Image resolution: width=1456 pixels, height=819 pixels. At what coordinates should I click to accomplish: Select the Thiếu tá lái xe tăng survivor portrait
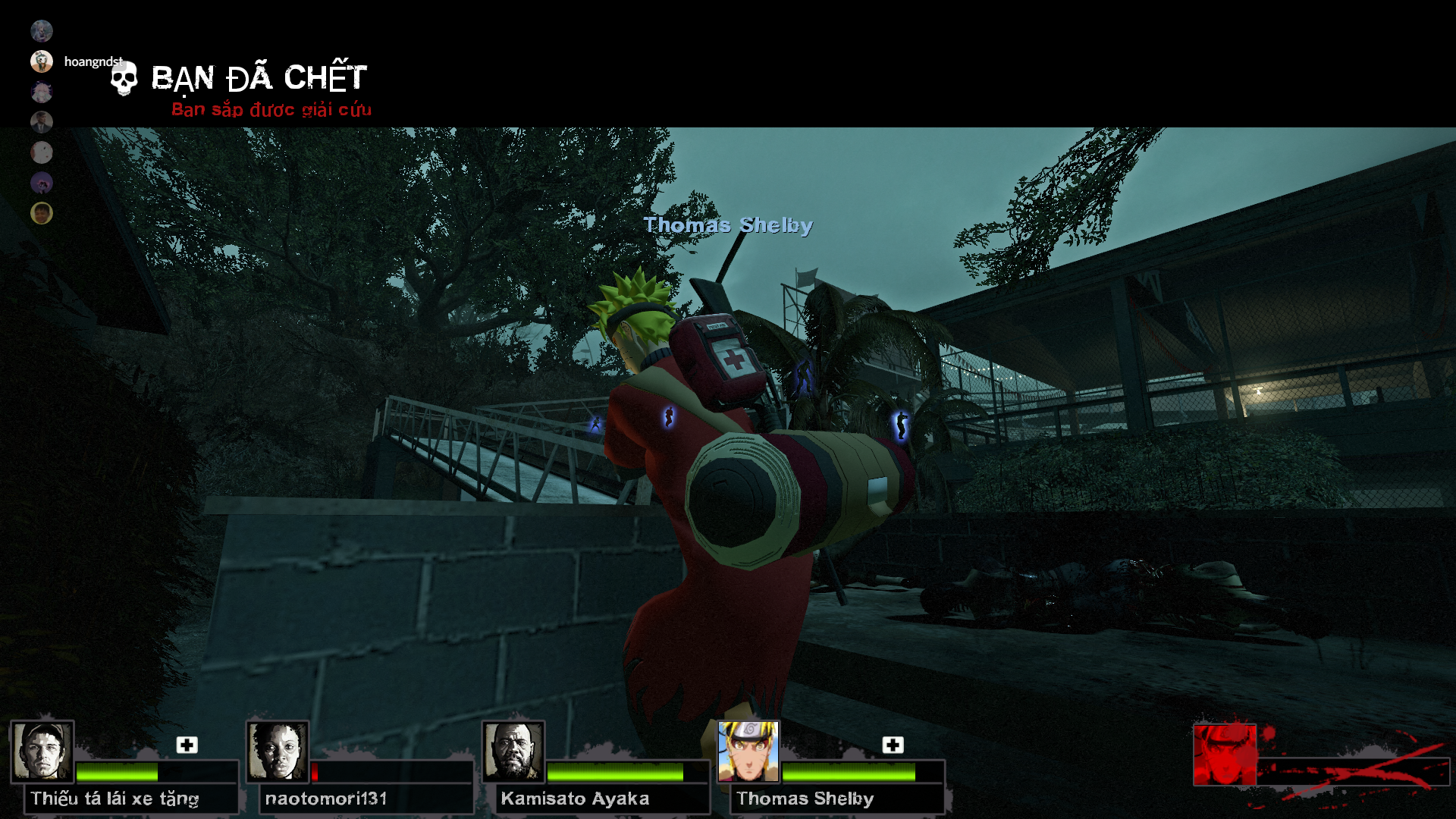click(42, 751)
